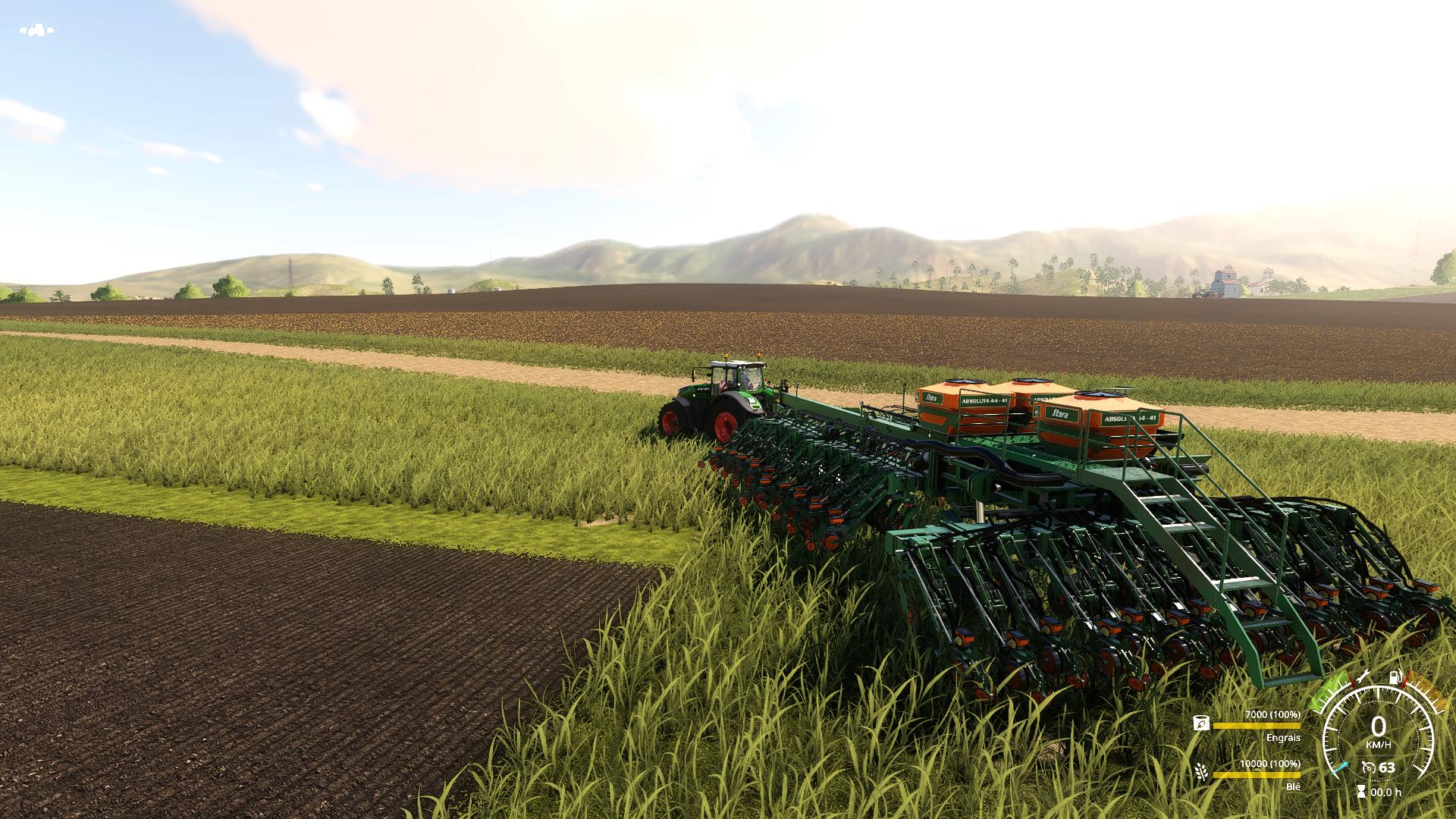Screen dimensions: 1456x819
Task: Select the Blé wheat seed icon
Action: point(1201,772)
